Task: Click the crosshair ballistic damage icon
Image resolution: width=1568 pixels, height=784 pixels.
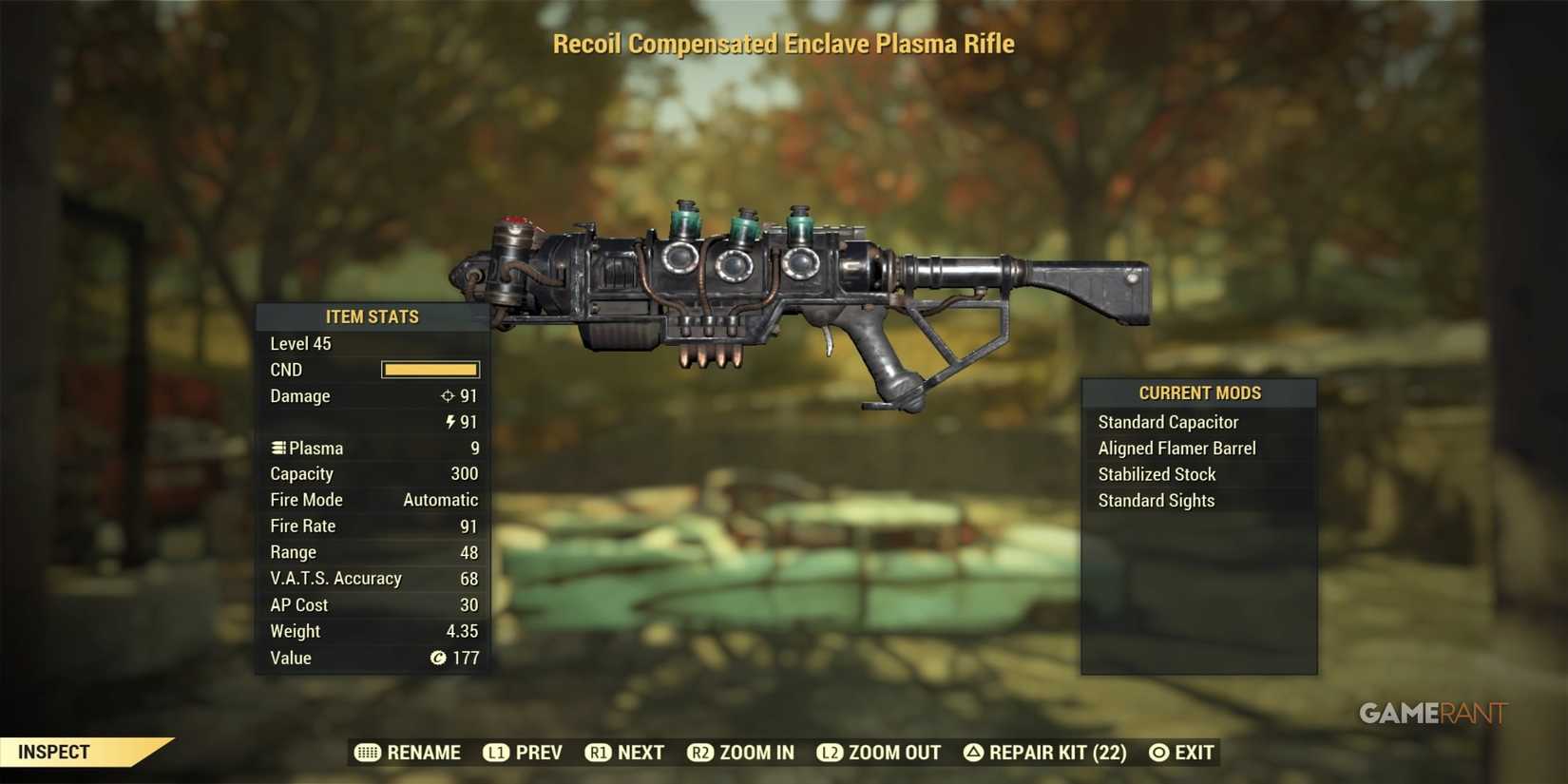Action: coord(446,396)
